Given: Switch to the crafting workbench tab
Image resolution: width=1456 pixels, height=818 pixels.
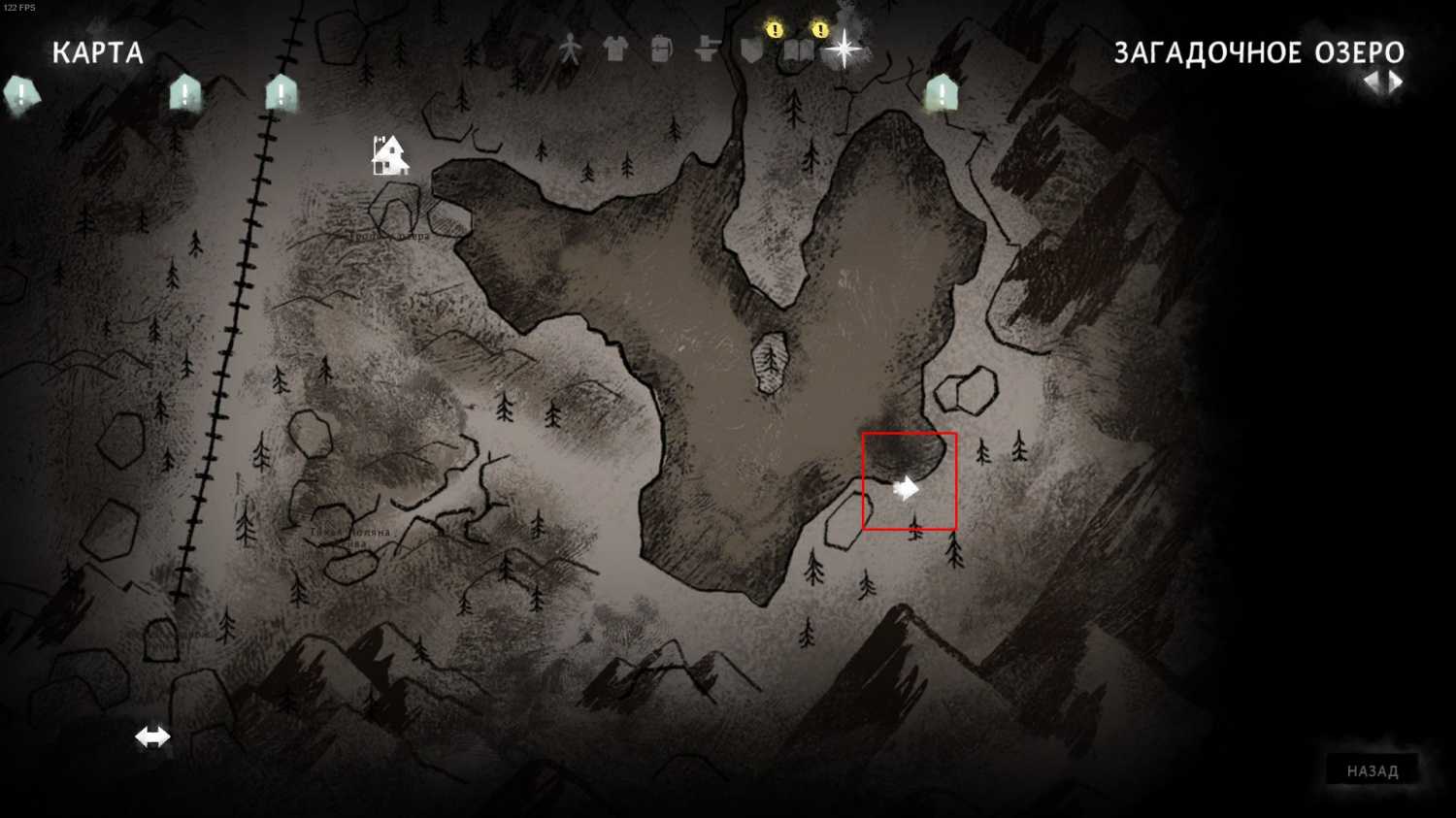Looking at the screenshot, I should coord(707,49).
